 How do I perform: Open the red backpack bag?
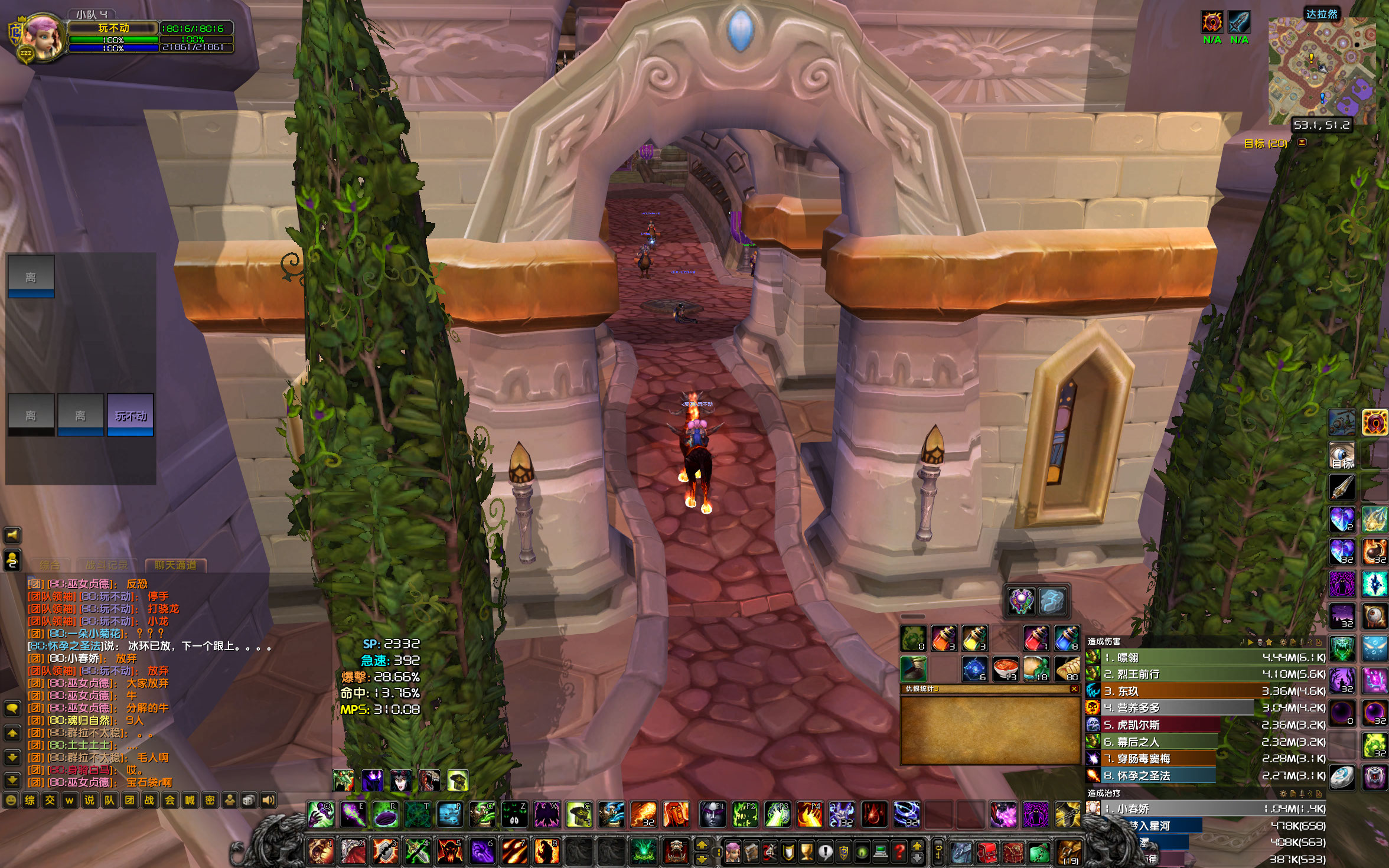pos(987,853)
